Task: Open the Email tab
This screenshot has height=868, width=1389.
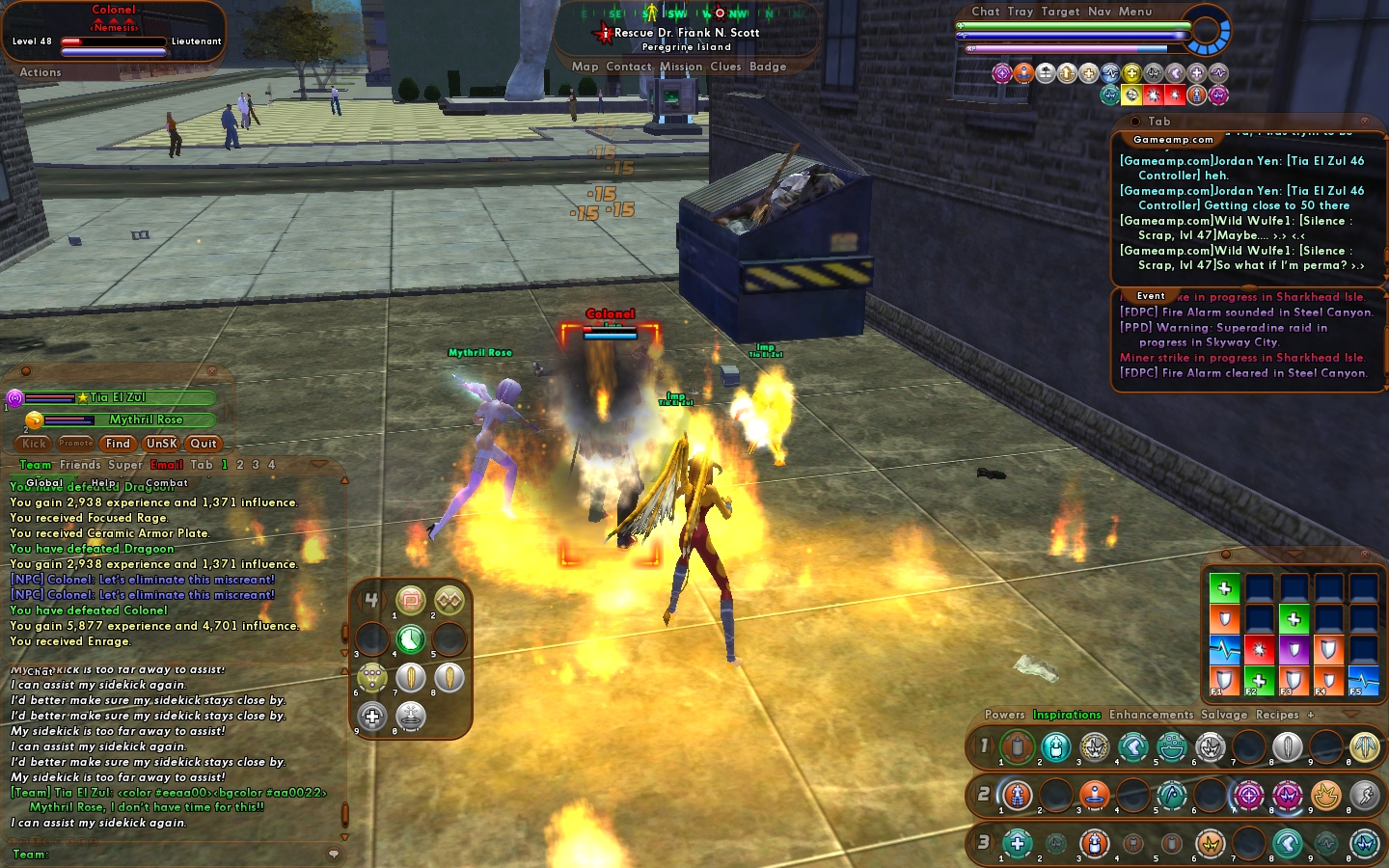Action: click(167, 465)
